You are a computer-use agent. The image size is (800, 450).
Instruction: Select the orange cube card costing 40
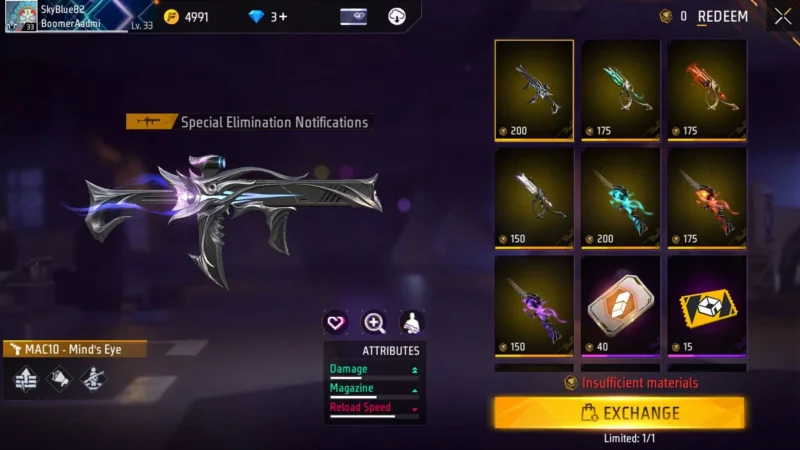(621, 305)
